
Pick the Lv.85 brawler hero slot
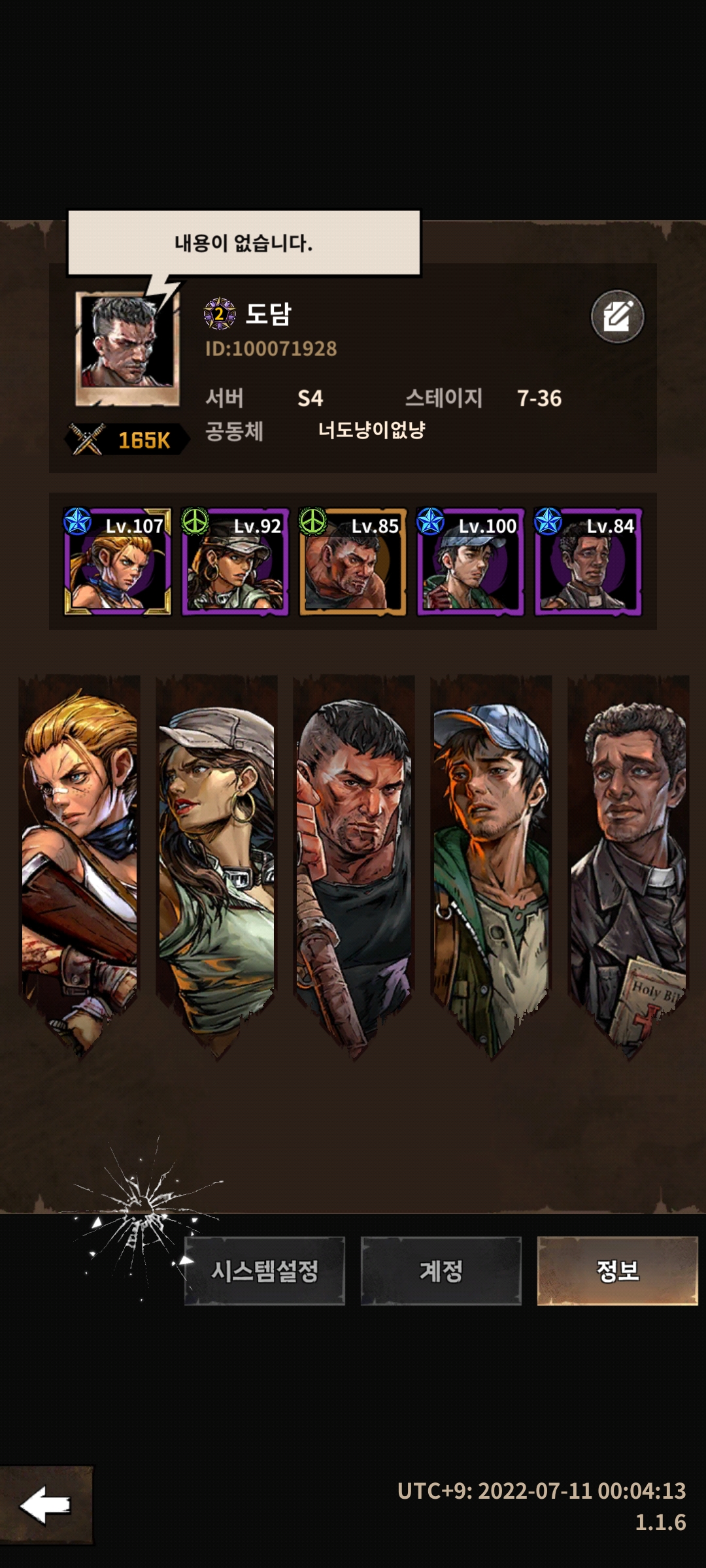click(x=353, y=562)
